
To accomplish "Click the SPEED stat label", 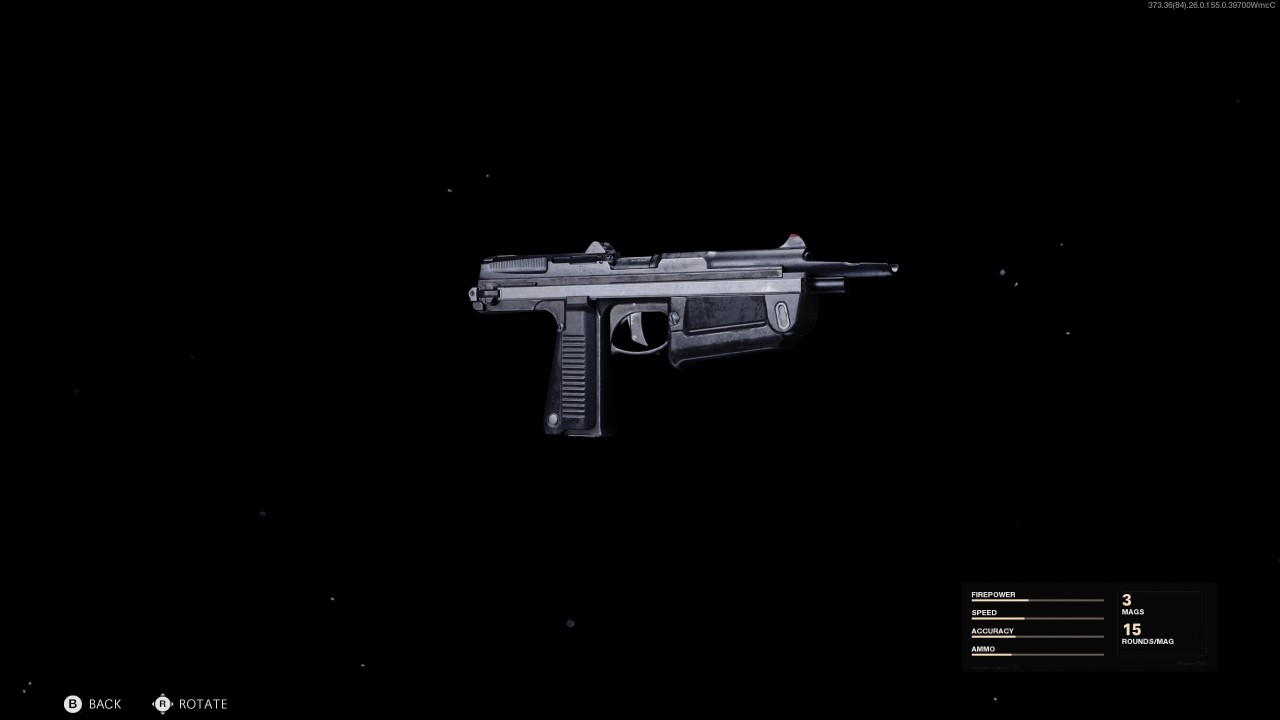I will click(x=984, y=612).
